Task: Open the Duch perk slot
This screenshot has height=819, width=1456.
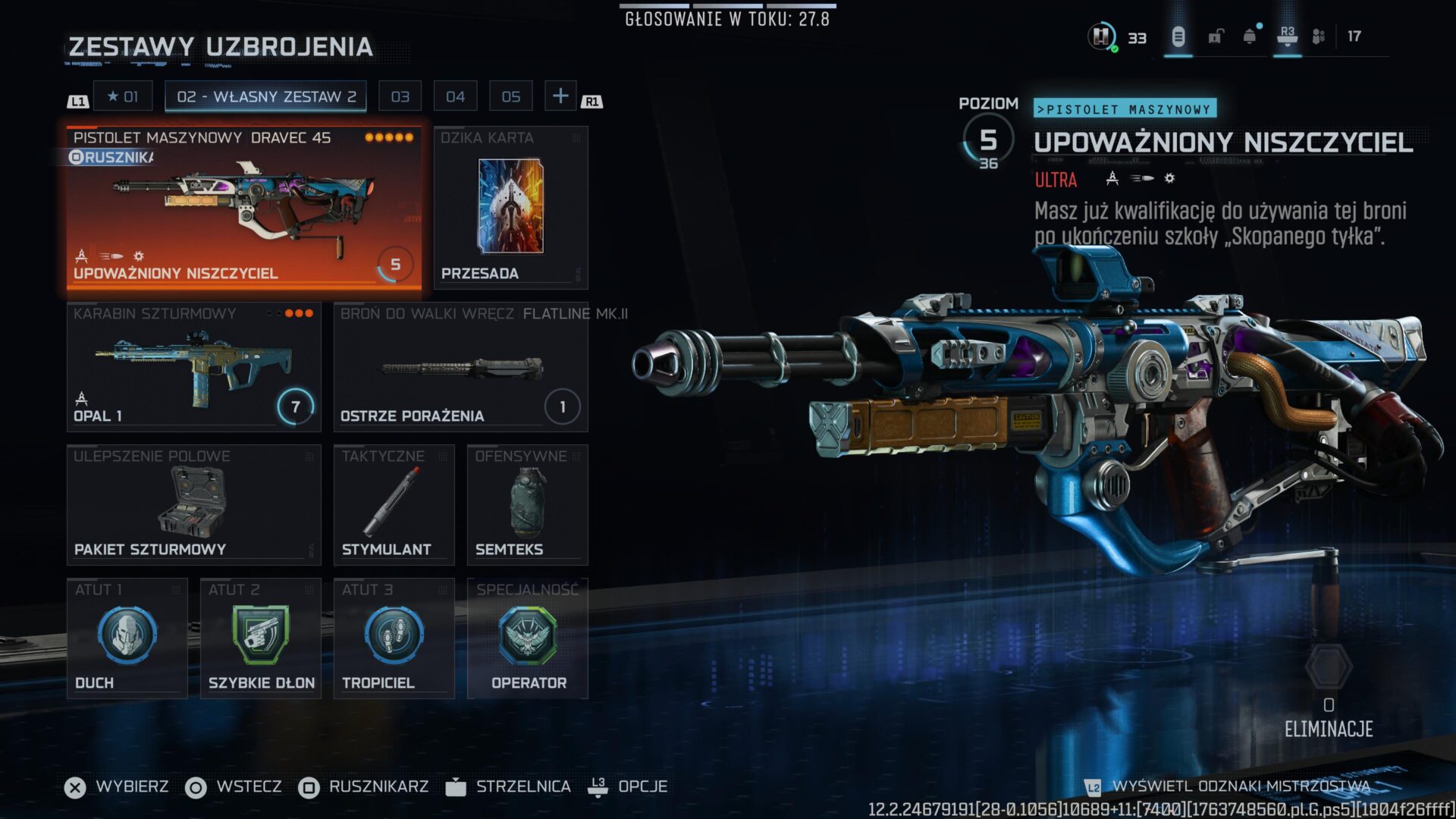Action: point(127,639)
